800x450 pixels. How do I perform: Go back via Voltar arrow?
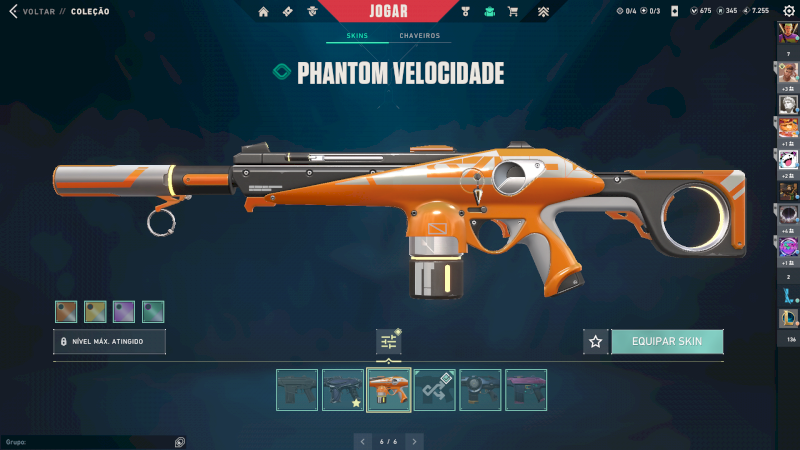(x=13, y=11)
